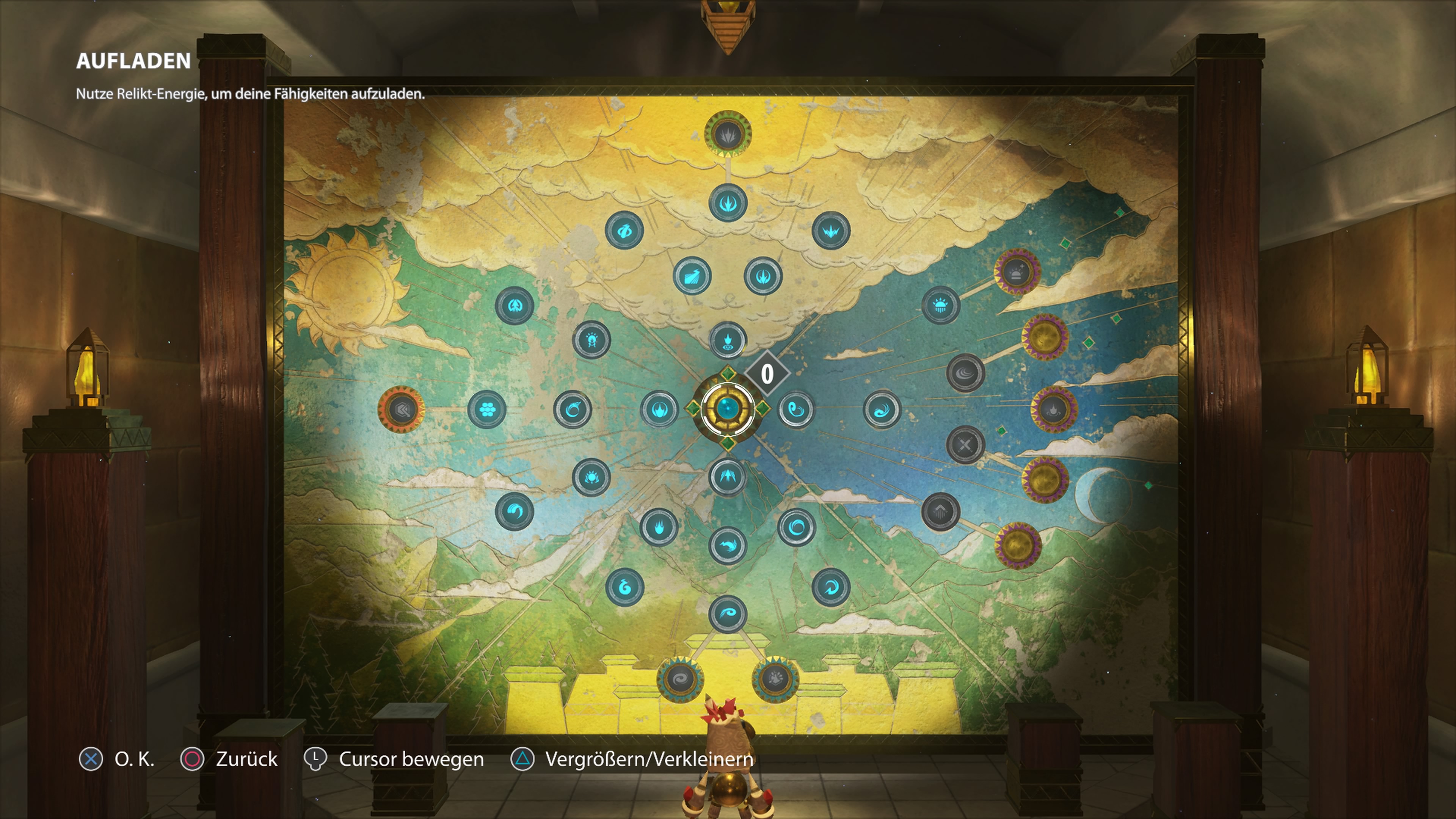1456x819 pixels.
Task: Select the blue slanted-stripes skill node
Action: pos(692,276)
